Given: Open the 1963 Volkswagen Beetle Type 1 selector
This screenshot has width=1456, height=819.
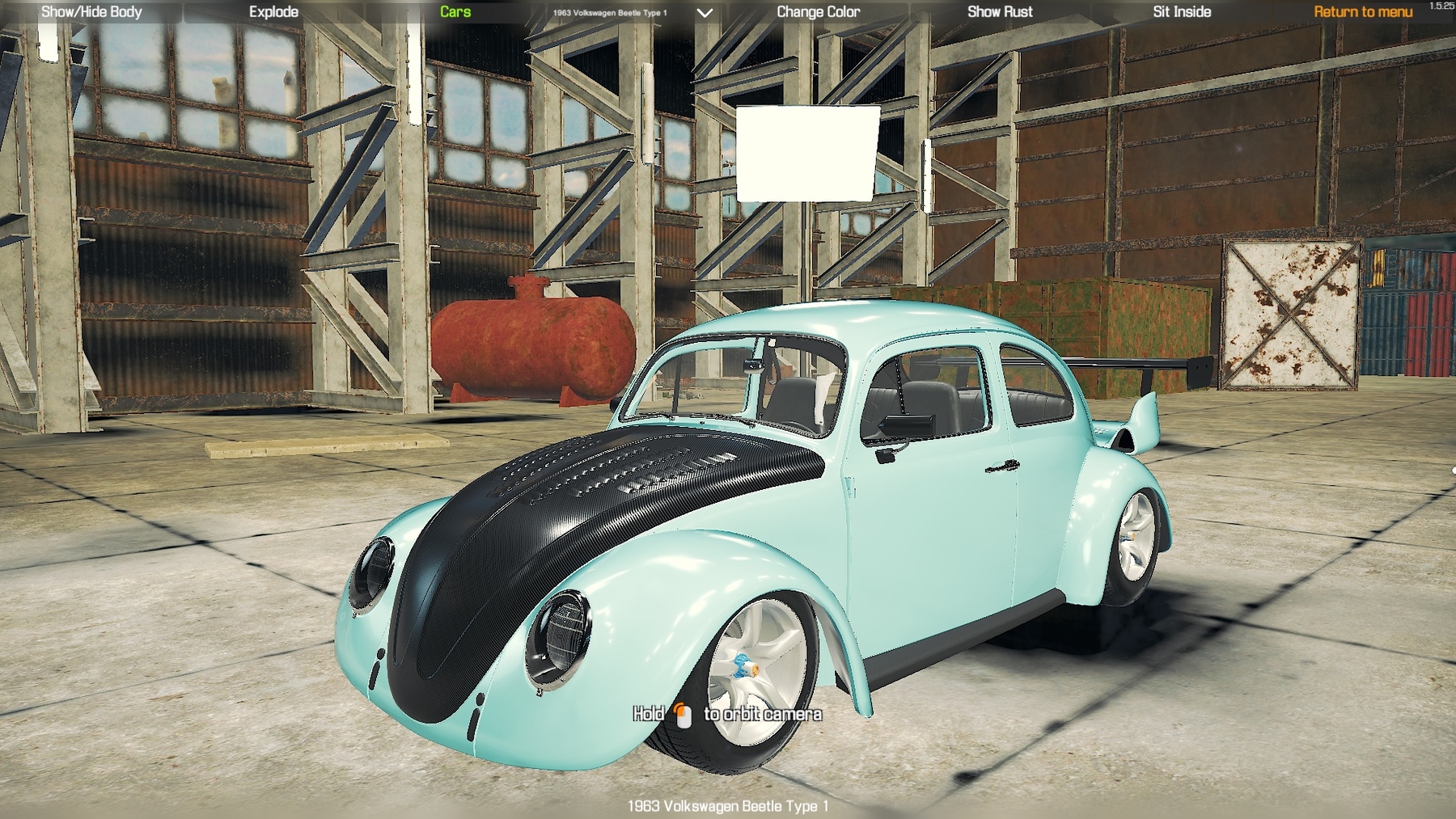Looking at the screenshot, I should tap(611, 12).
